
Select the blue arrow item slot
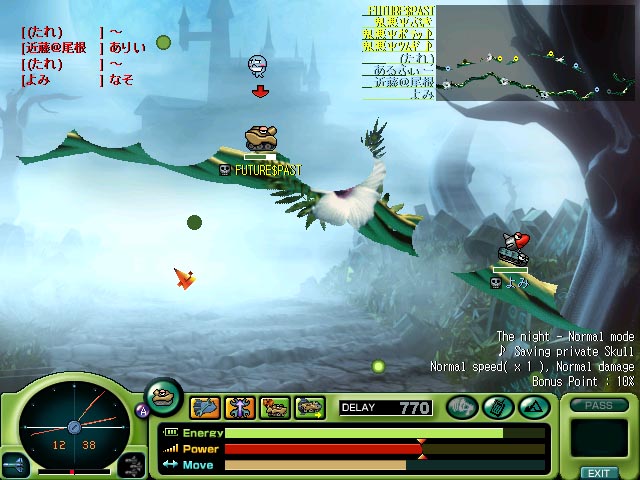206,407
